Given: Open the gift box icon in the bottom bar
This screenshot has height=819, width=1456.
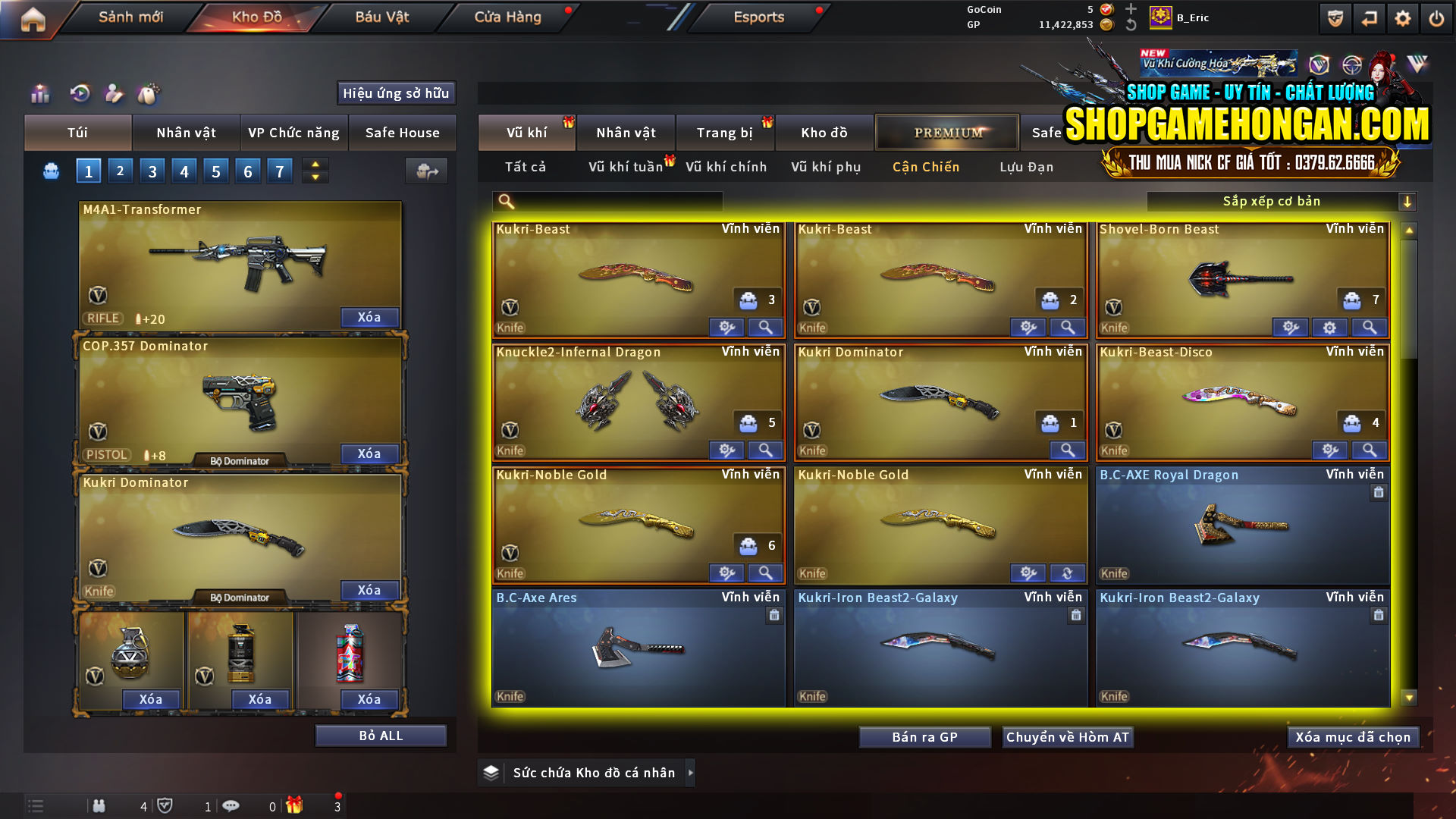Looking at the screenshot, I should click(296, 806).
